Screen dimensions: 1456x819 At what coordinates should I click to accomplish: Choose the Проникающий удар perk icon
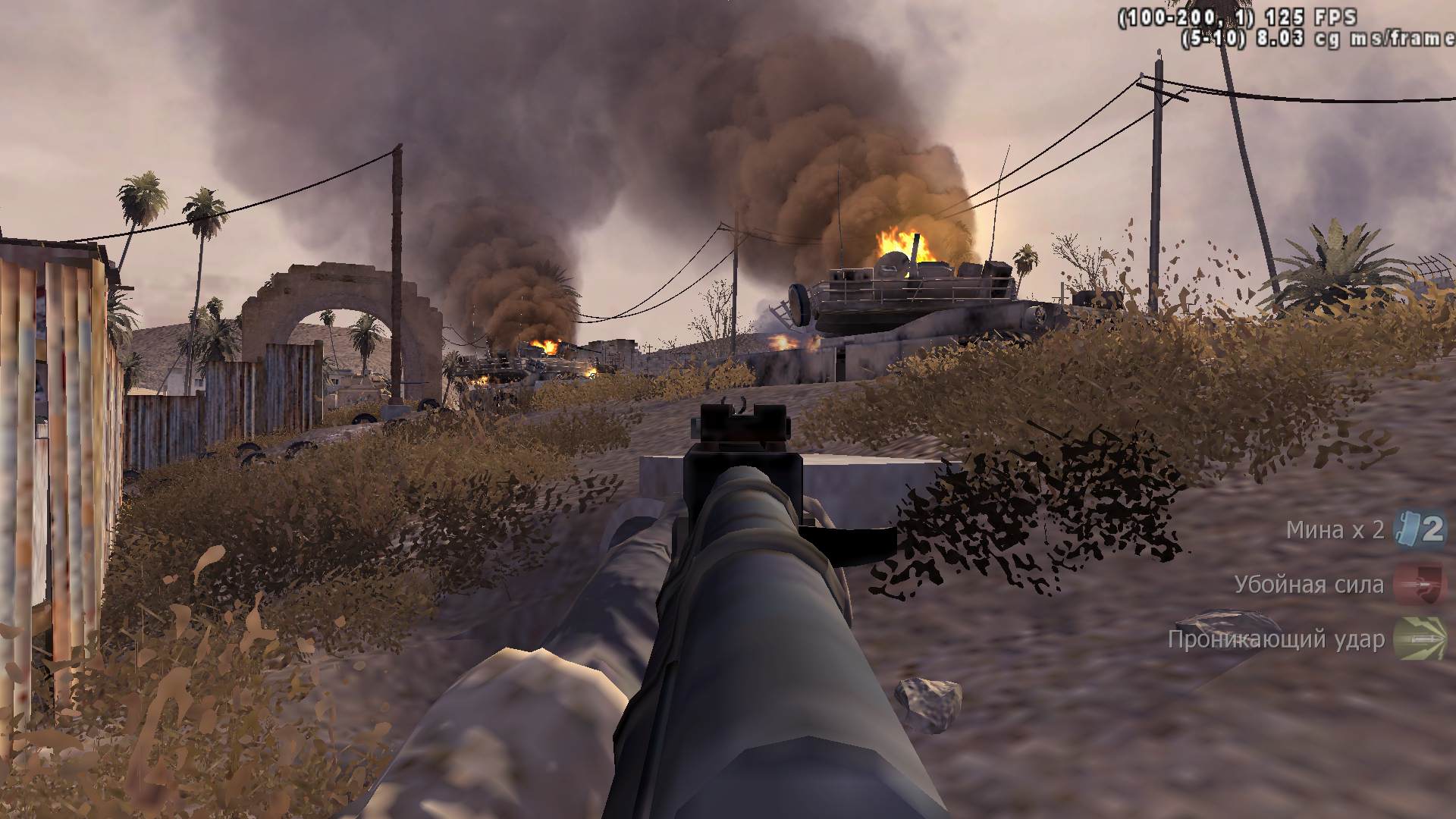pos(1420,639)
